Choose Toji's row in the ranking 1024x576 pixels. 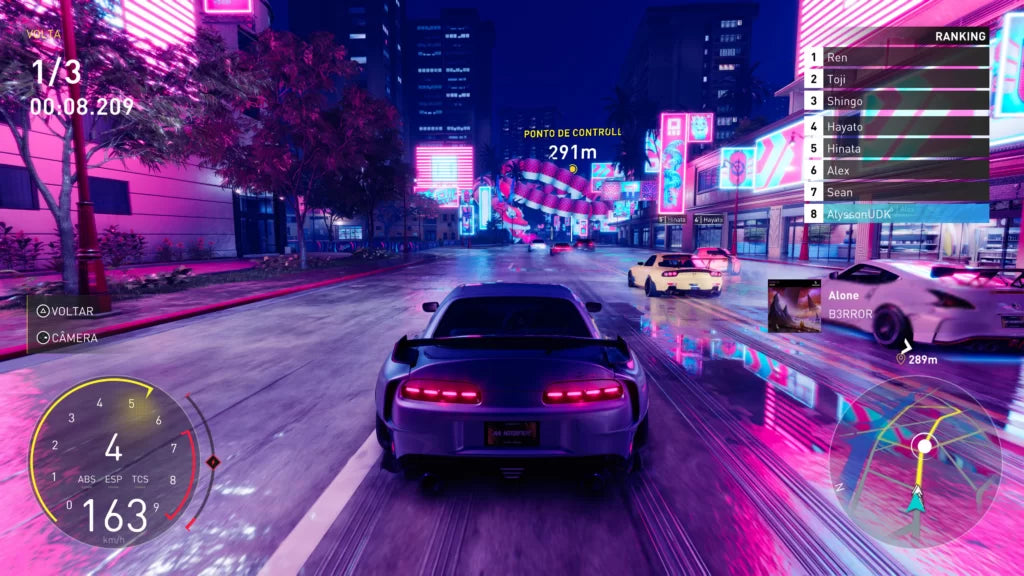click(x=897, y=79)
